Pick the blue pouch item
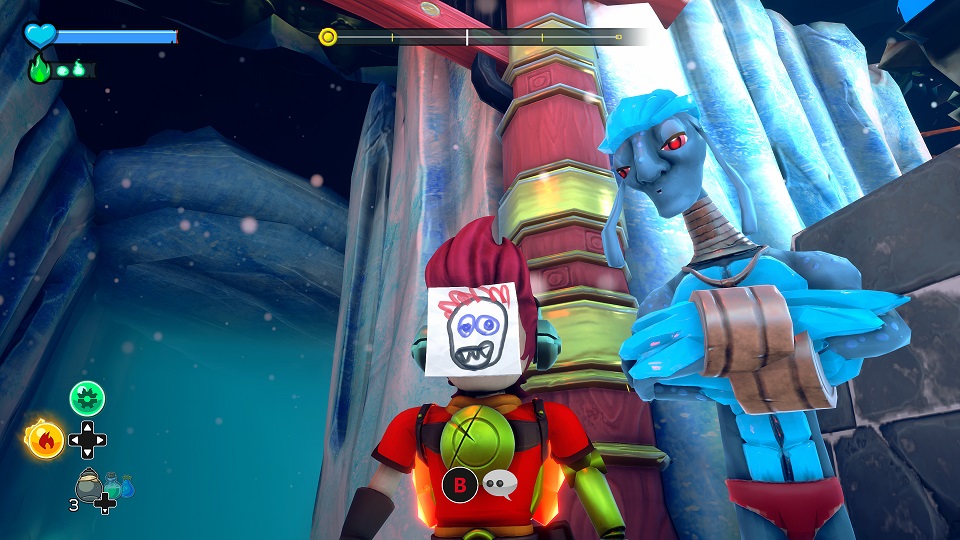Screen dimensions: 960x540 click(x=127, y=487)
